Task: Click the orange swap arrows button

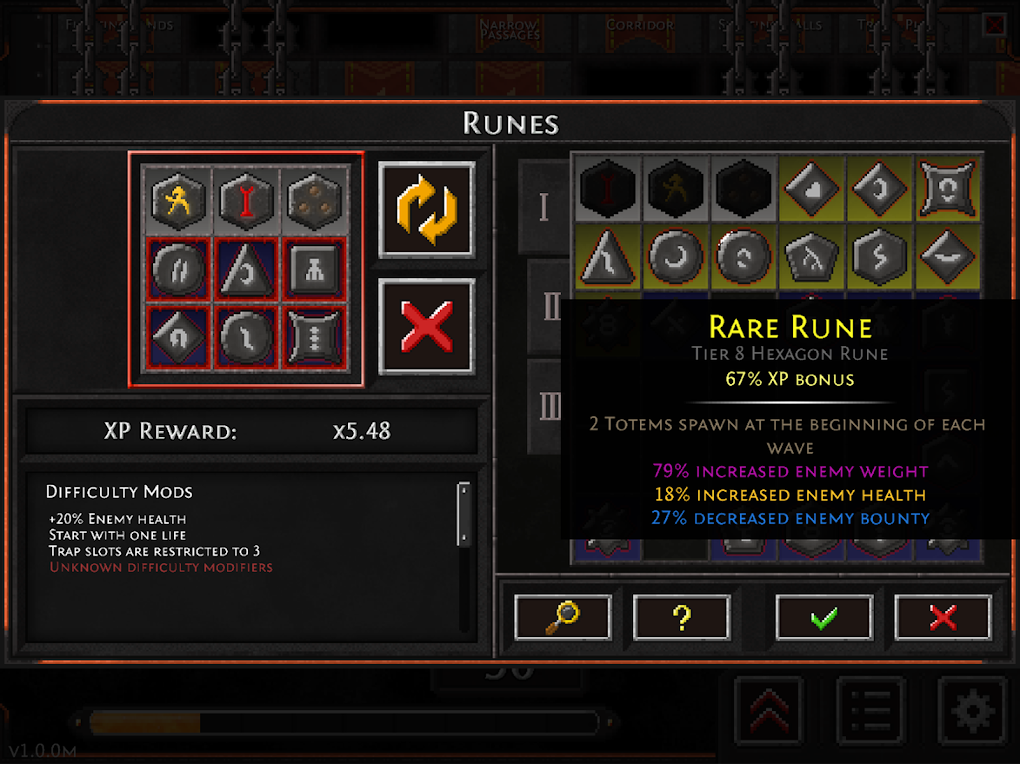Action: tap(427, 209)
